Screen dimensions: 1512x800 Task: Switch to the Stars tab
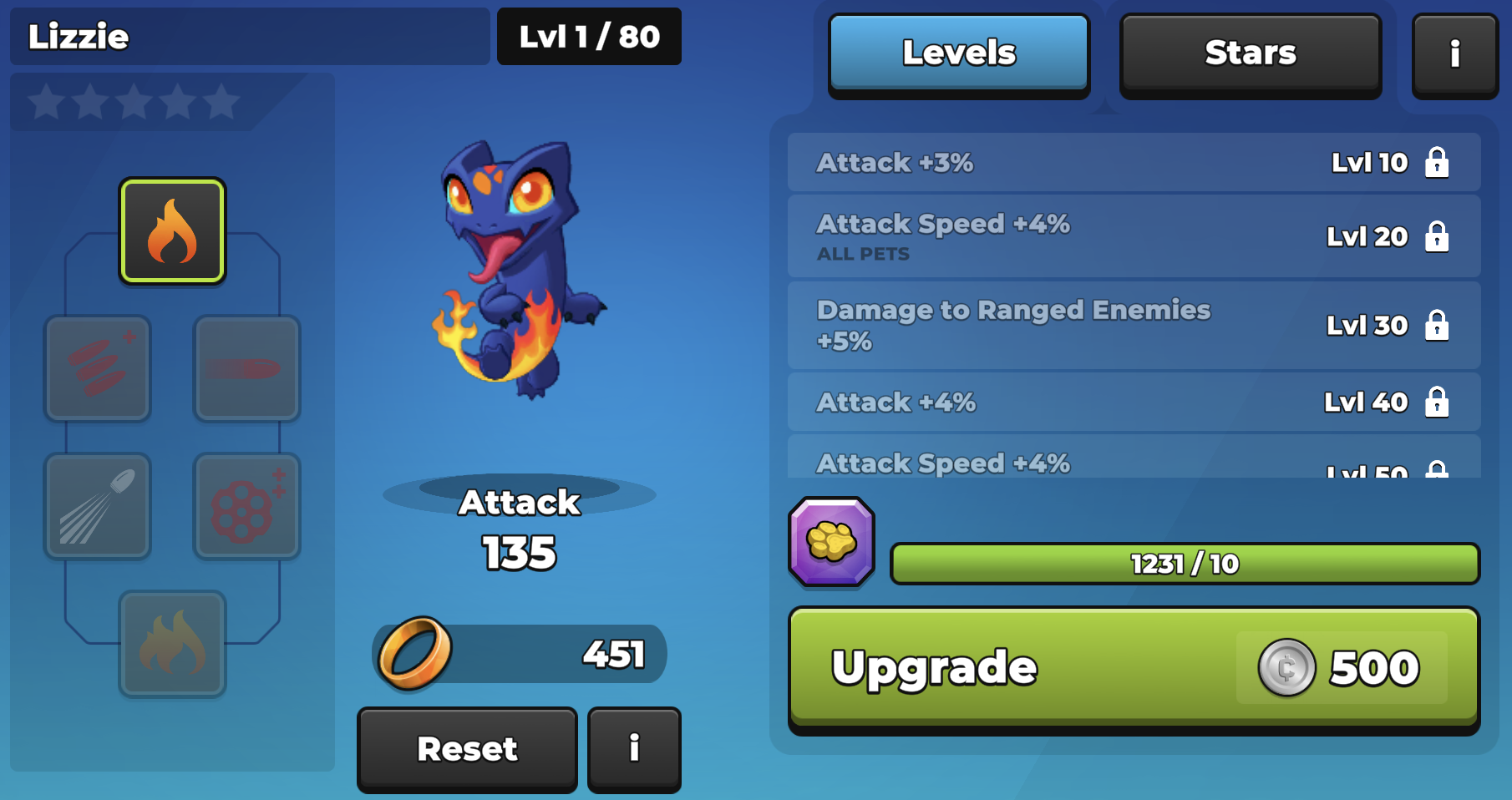pos(1250,53)
